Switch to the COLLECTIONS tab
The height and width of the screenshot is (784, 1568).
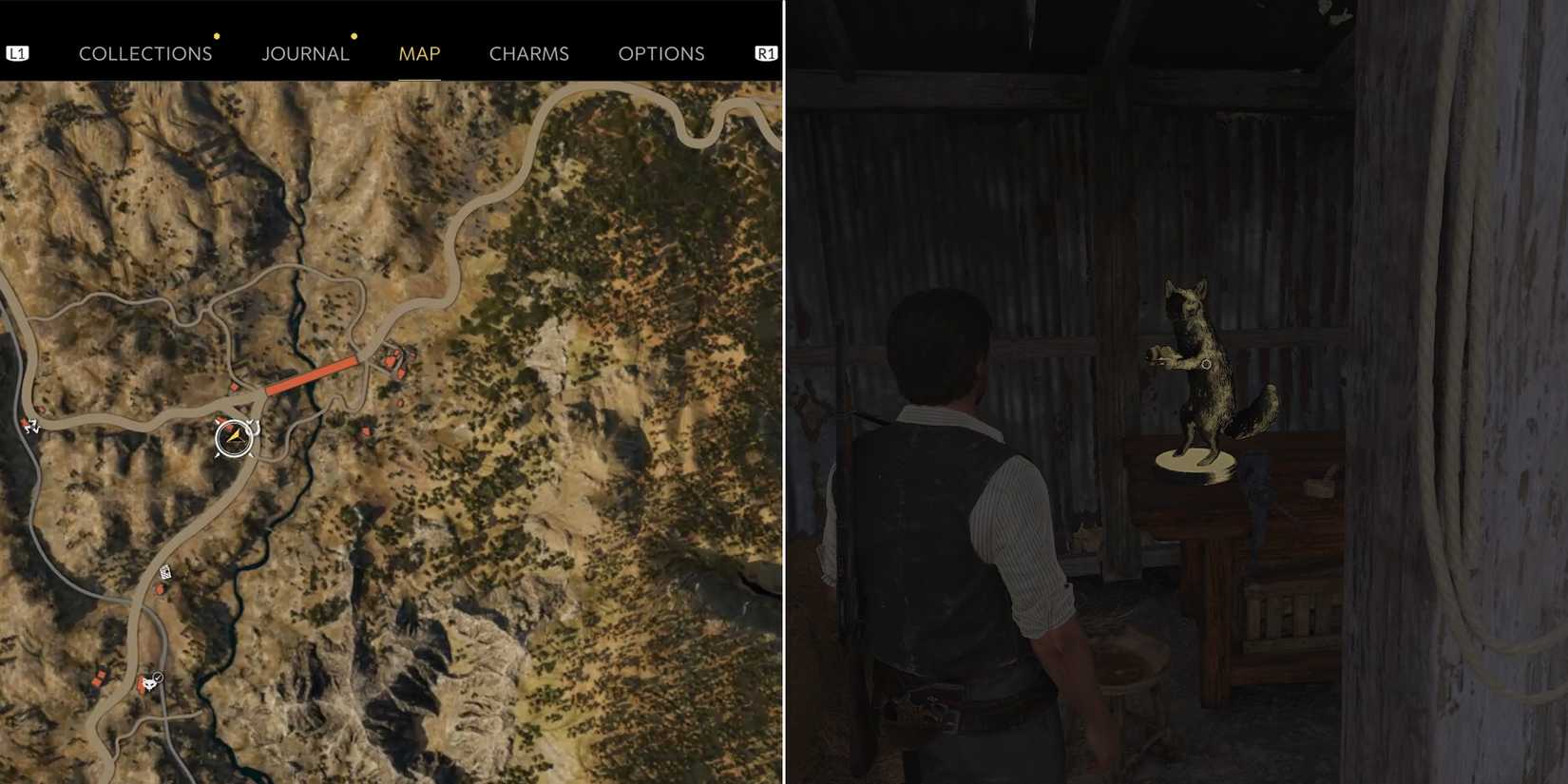(145, 53)
